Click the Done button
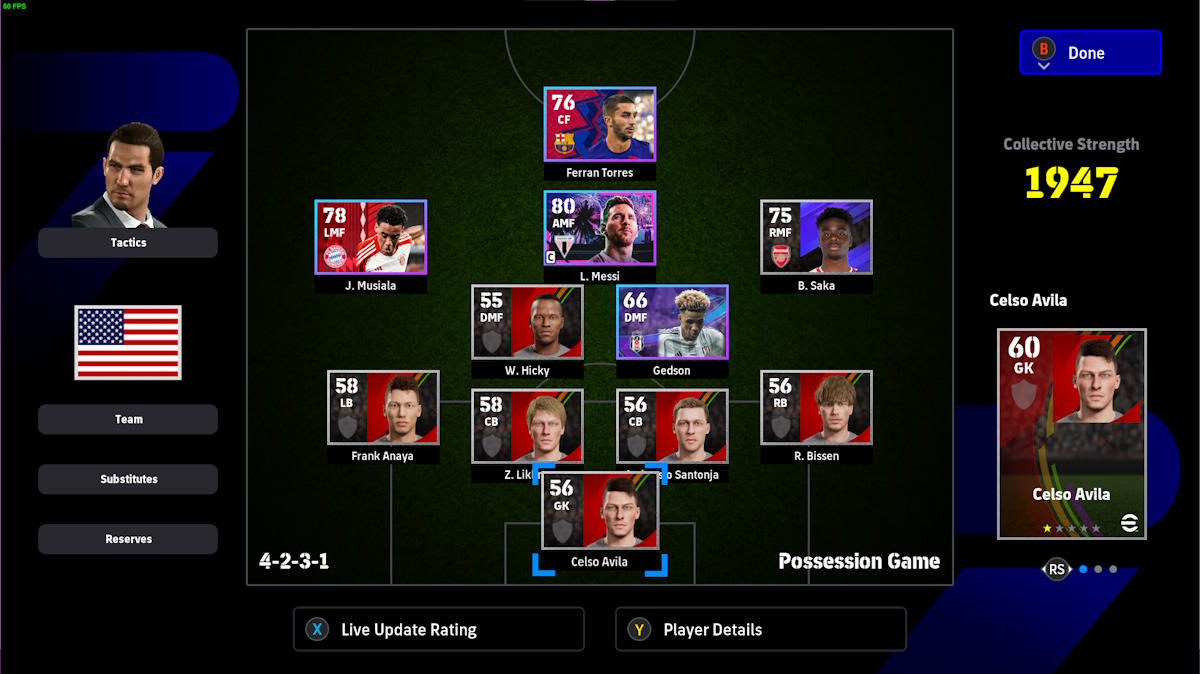The width and height of the screenshot is (1200, 674). (x=1090, y=53)
